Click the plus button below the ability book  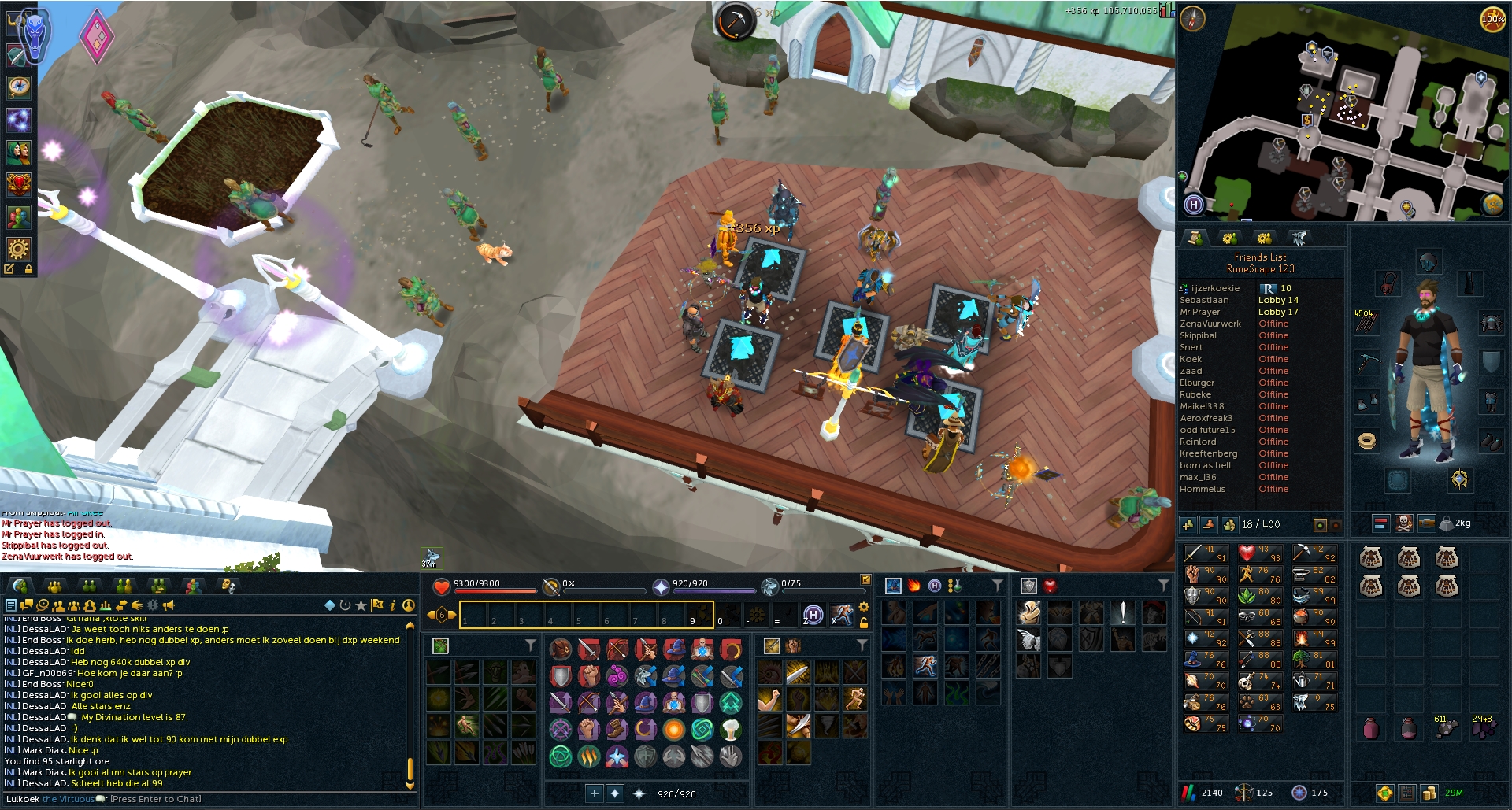[595, 794]
